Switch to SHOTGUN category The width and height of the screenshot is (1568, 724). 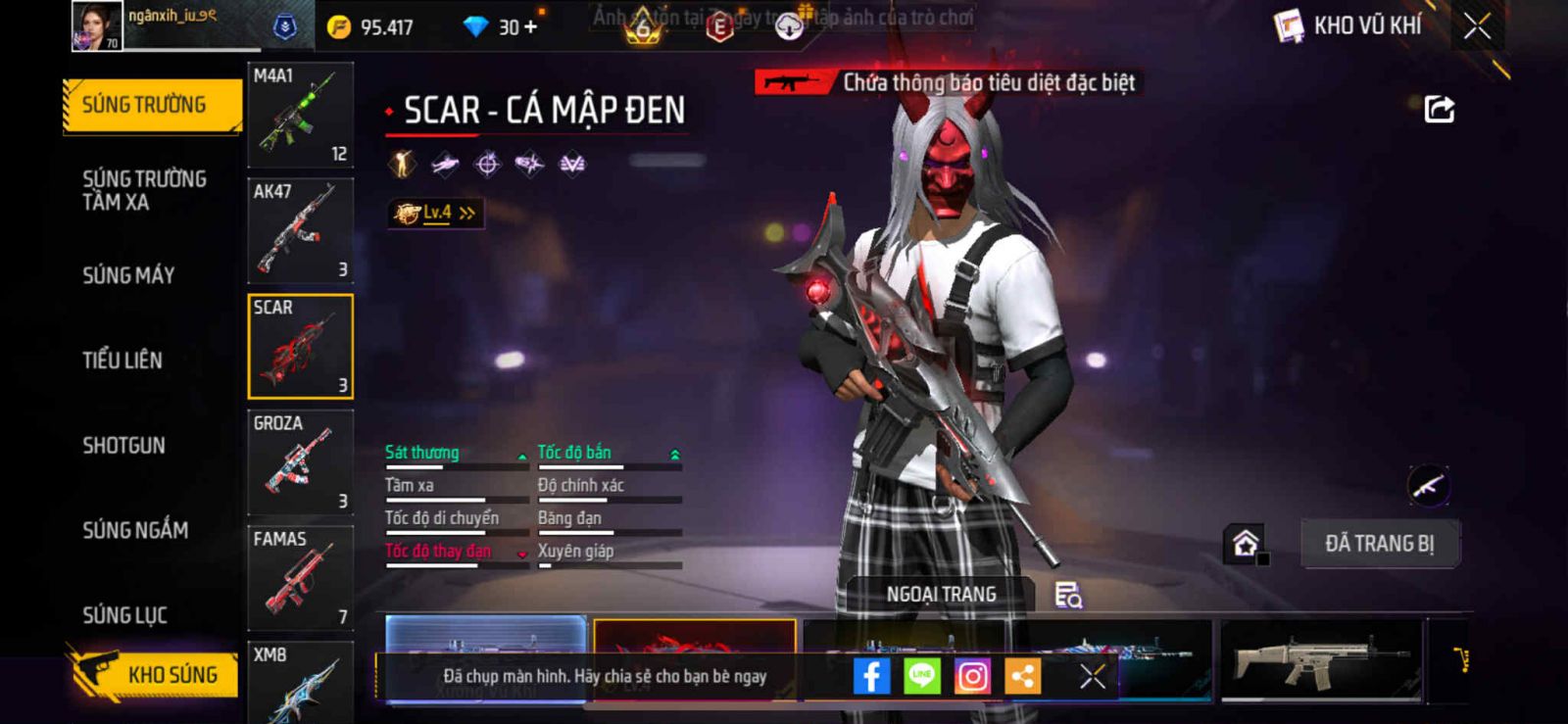123,445
